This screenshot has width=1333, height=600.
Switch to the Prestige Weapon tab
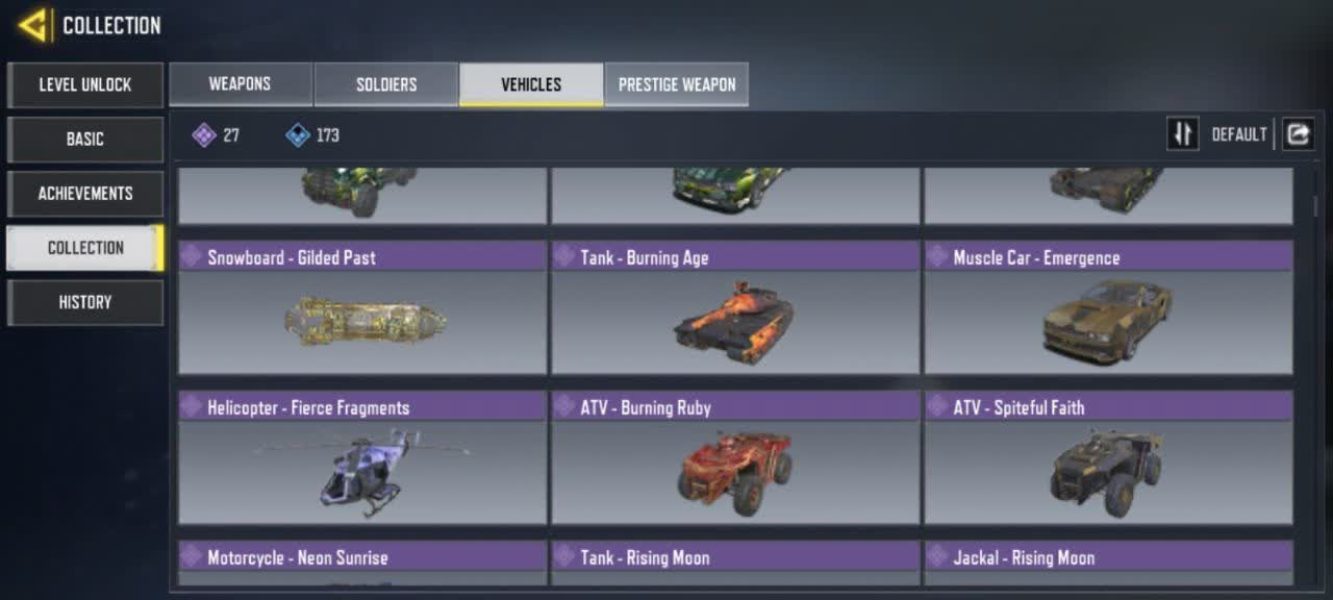676,84
